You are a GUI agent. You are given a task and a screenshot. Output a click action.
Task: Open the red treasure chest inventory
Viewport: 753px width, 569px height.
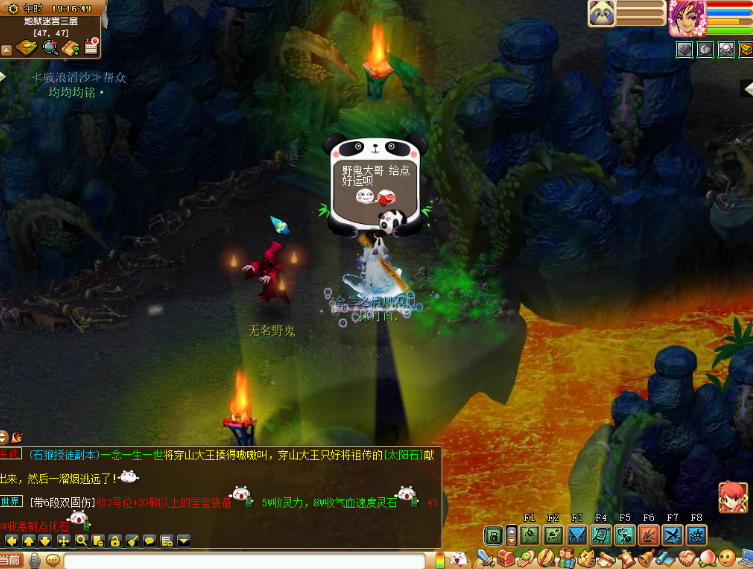506,558
